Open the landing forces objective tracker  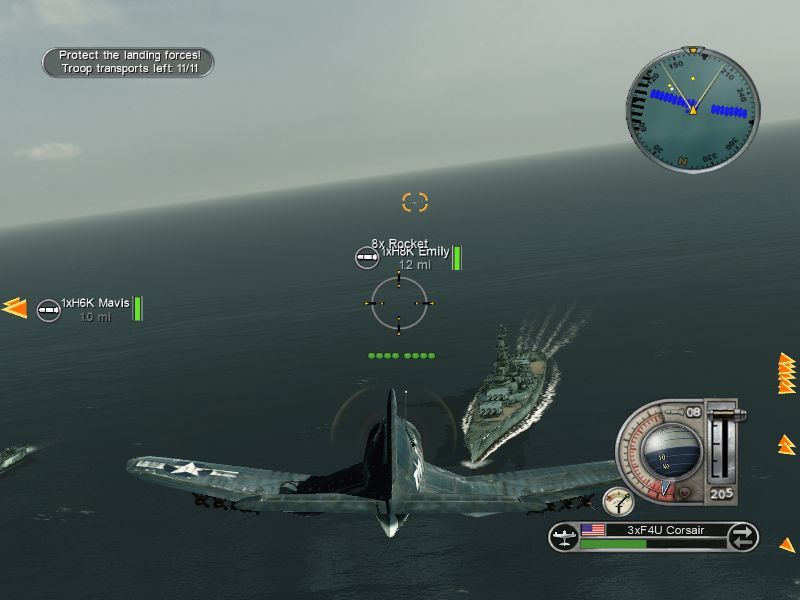click(x=128, y=62)
